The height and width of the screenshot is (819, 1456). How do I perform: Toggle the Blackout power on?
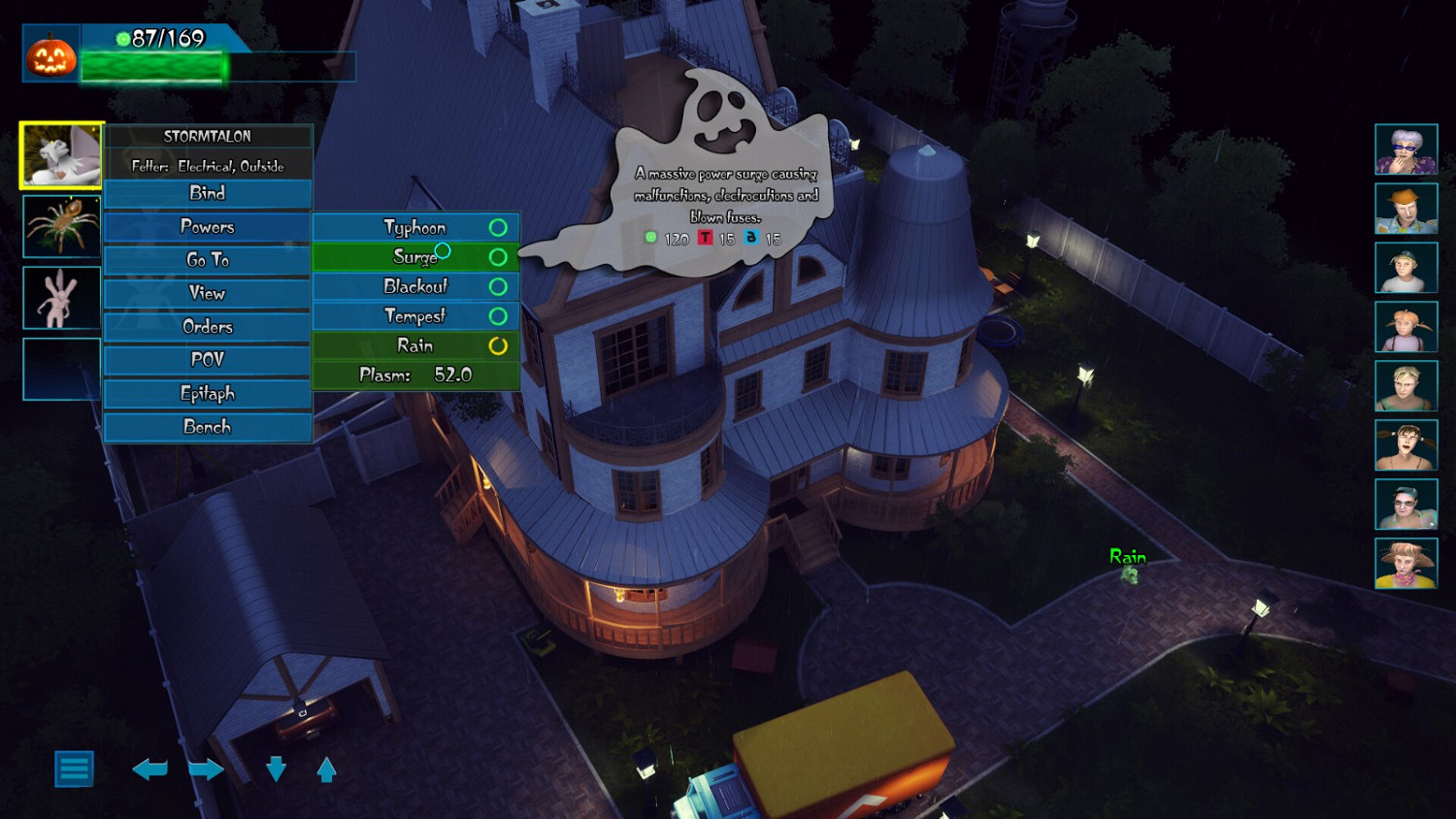pos(498,286)
